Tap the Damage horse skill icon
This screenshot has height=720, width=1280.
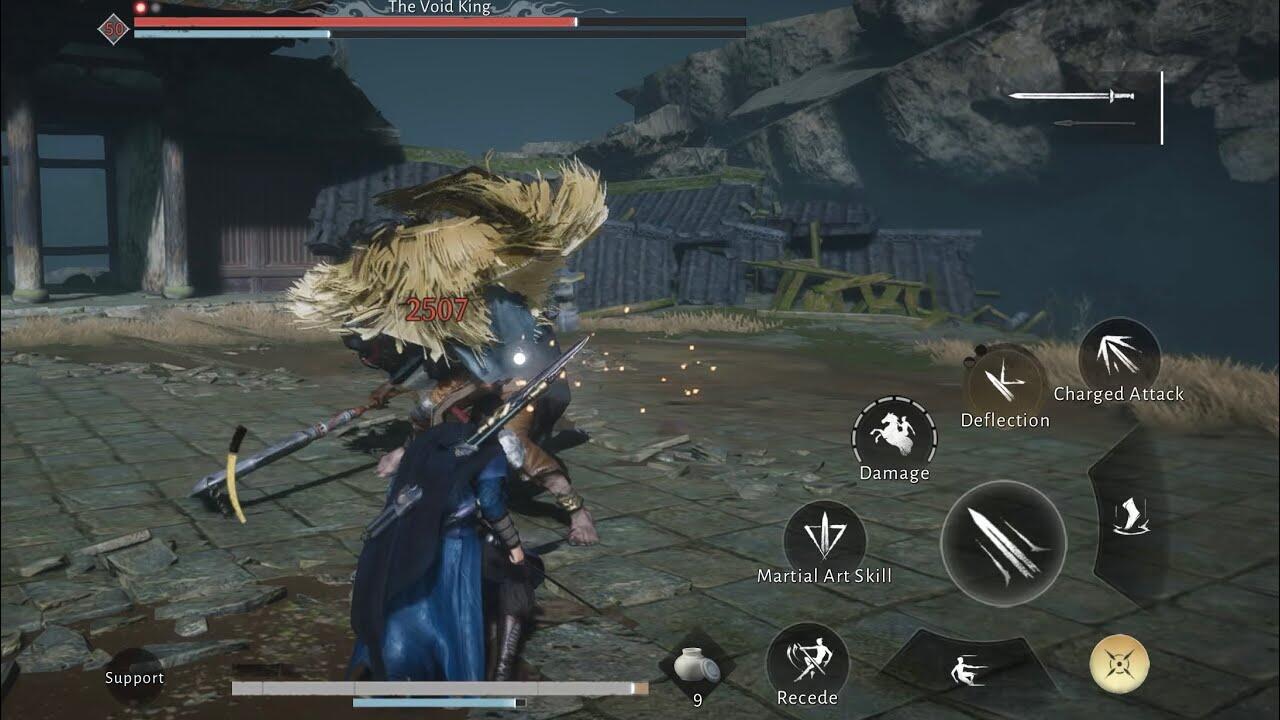pos(894,435)
